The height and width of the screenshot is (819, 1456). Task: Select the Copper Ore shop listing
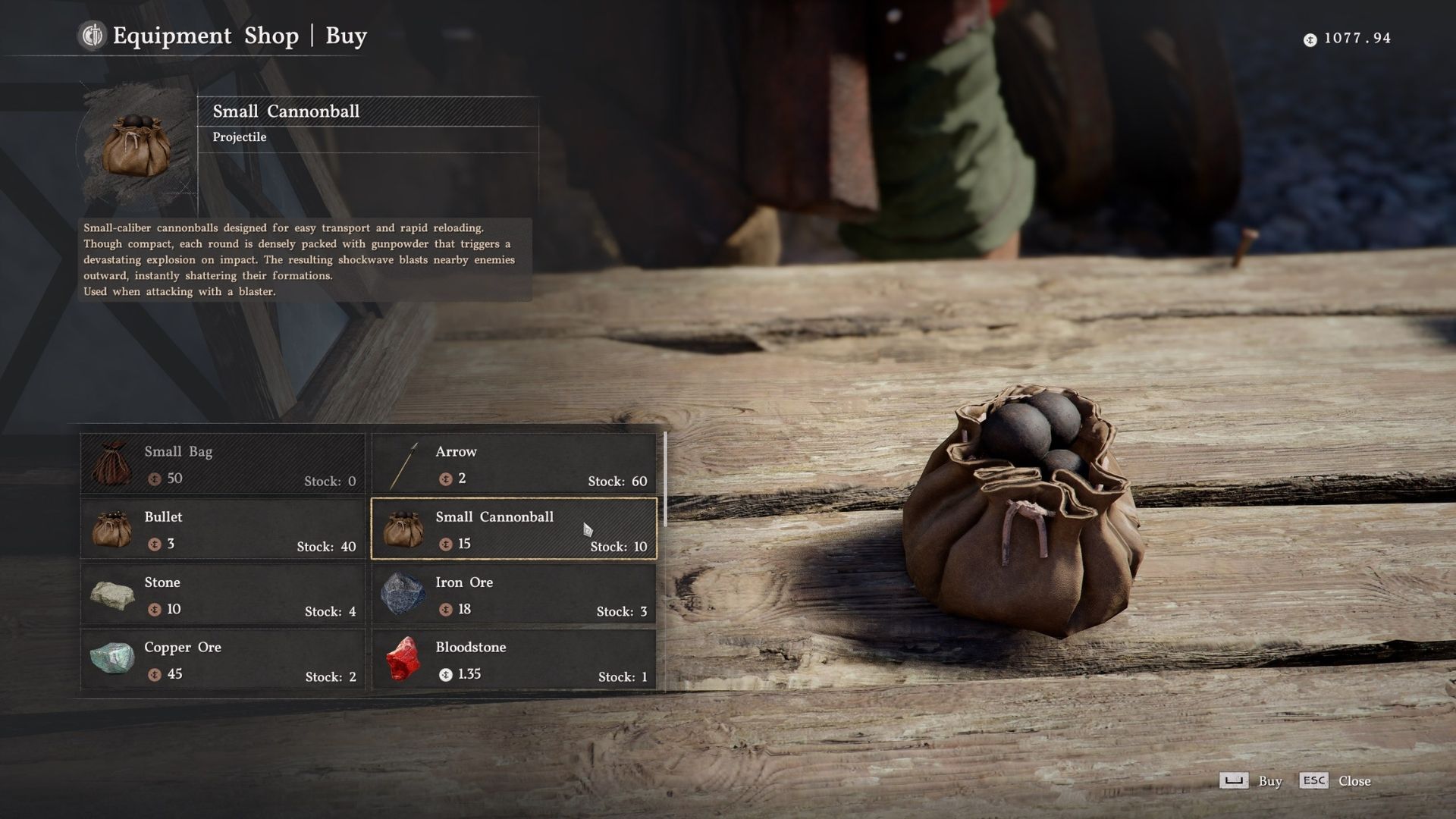(222, 659)
